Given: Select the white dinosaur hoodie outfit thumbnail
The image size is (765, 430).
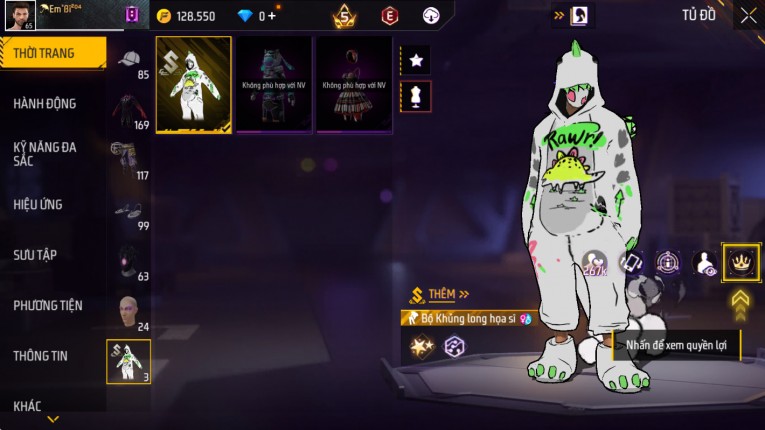Looking at the screenshot, I should [x=194, y=85].
